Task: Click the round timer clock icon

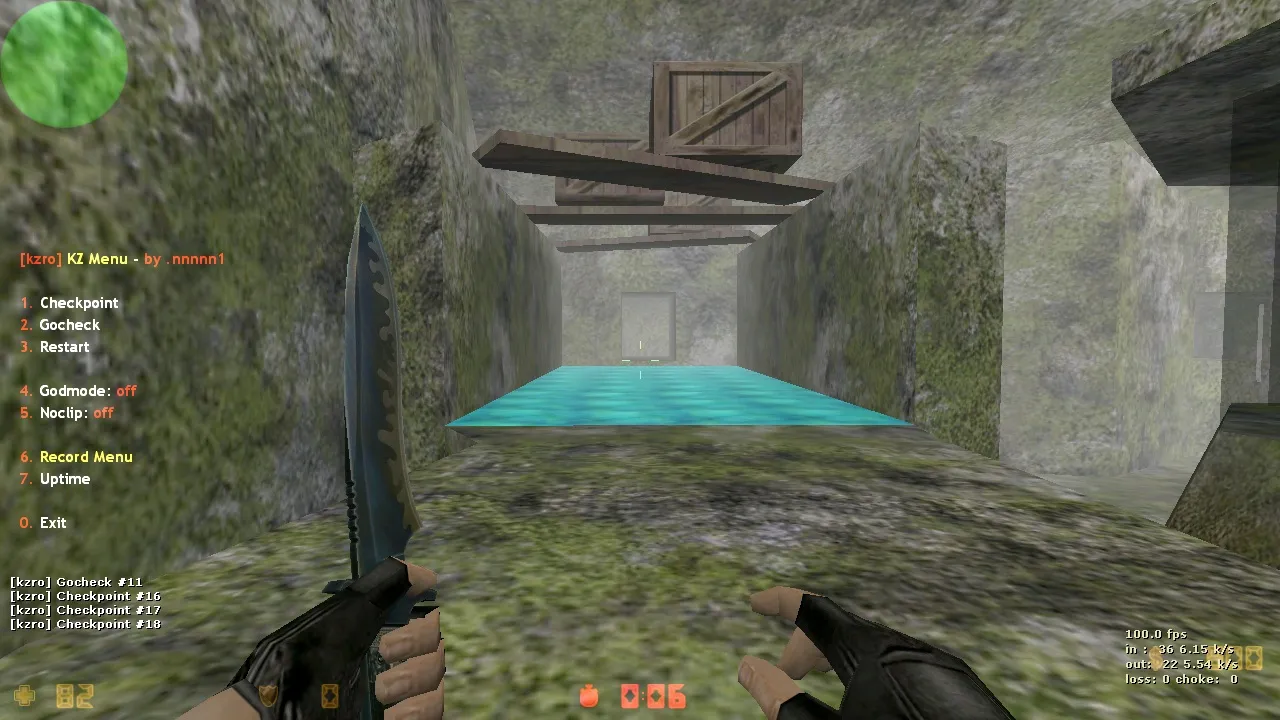Action: [588, 697]
